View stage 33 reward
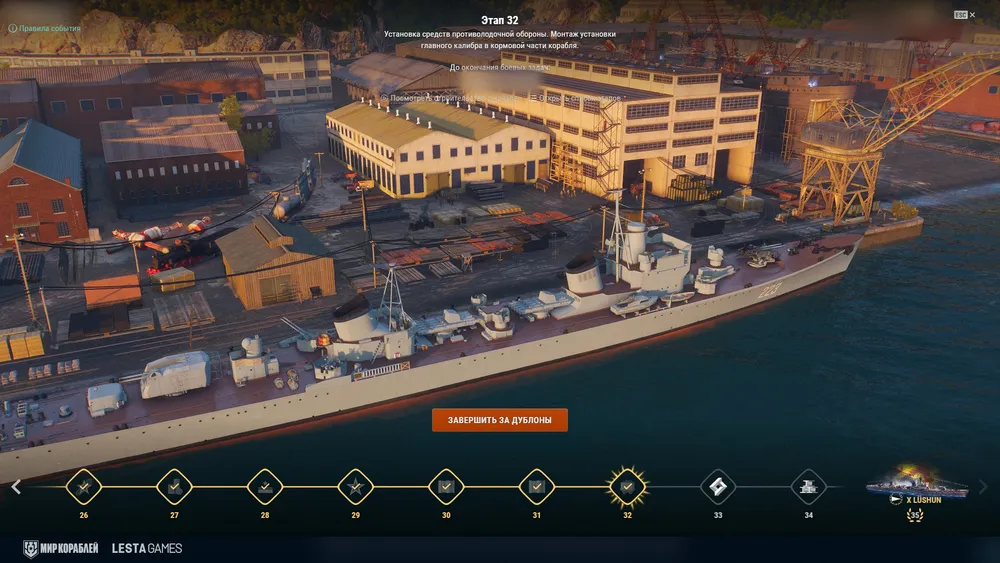 tap(718, 487)
